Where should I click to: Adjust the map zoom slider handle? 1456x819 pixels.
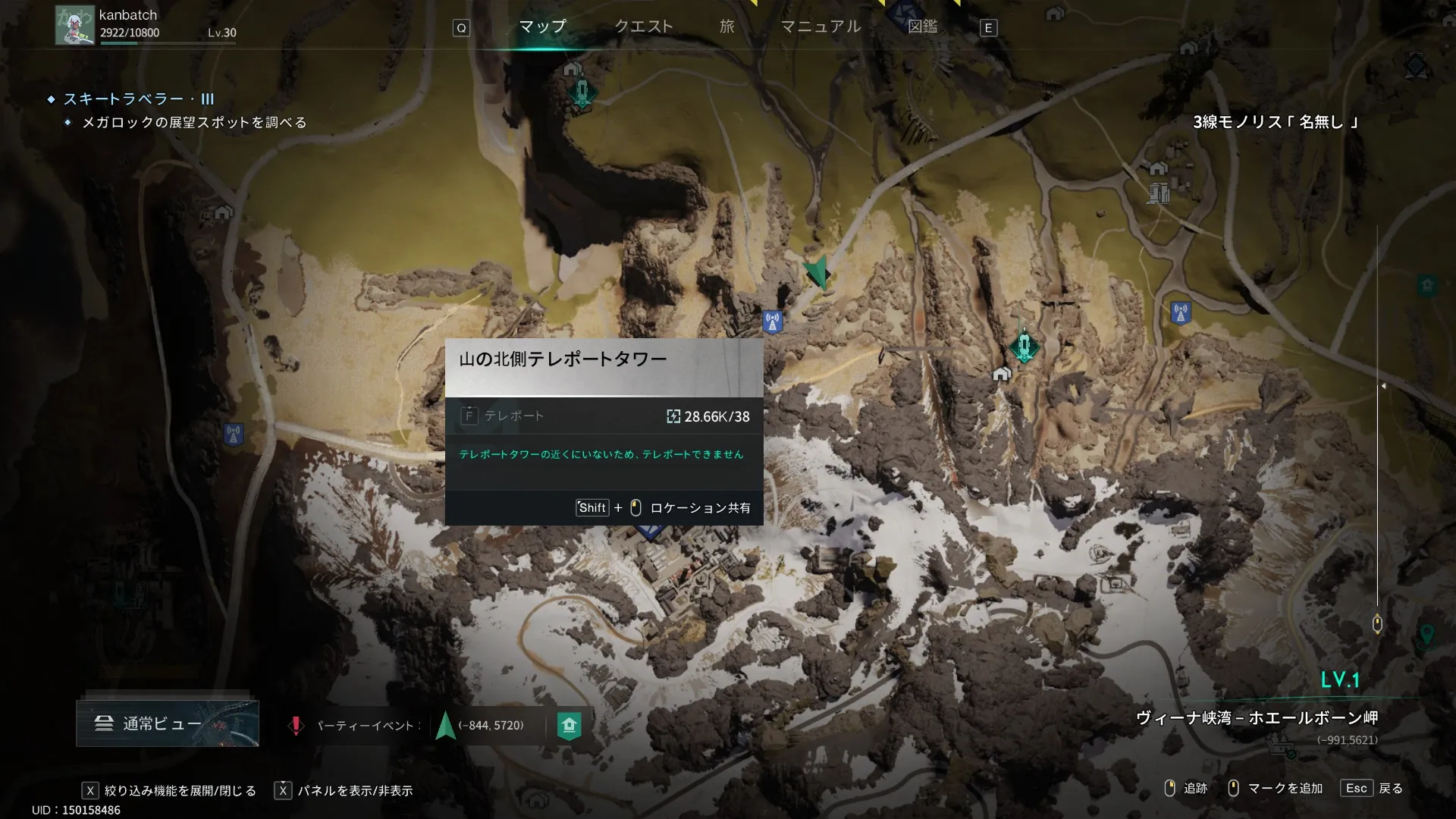(1377, 624)
